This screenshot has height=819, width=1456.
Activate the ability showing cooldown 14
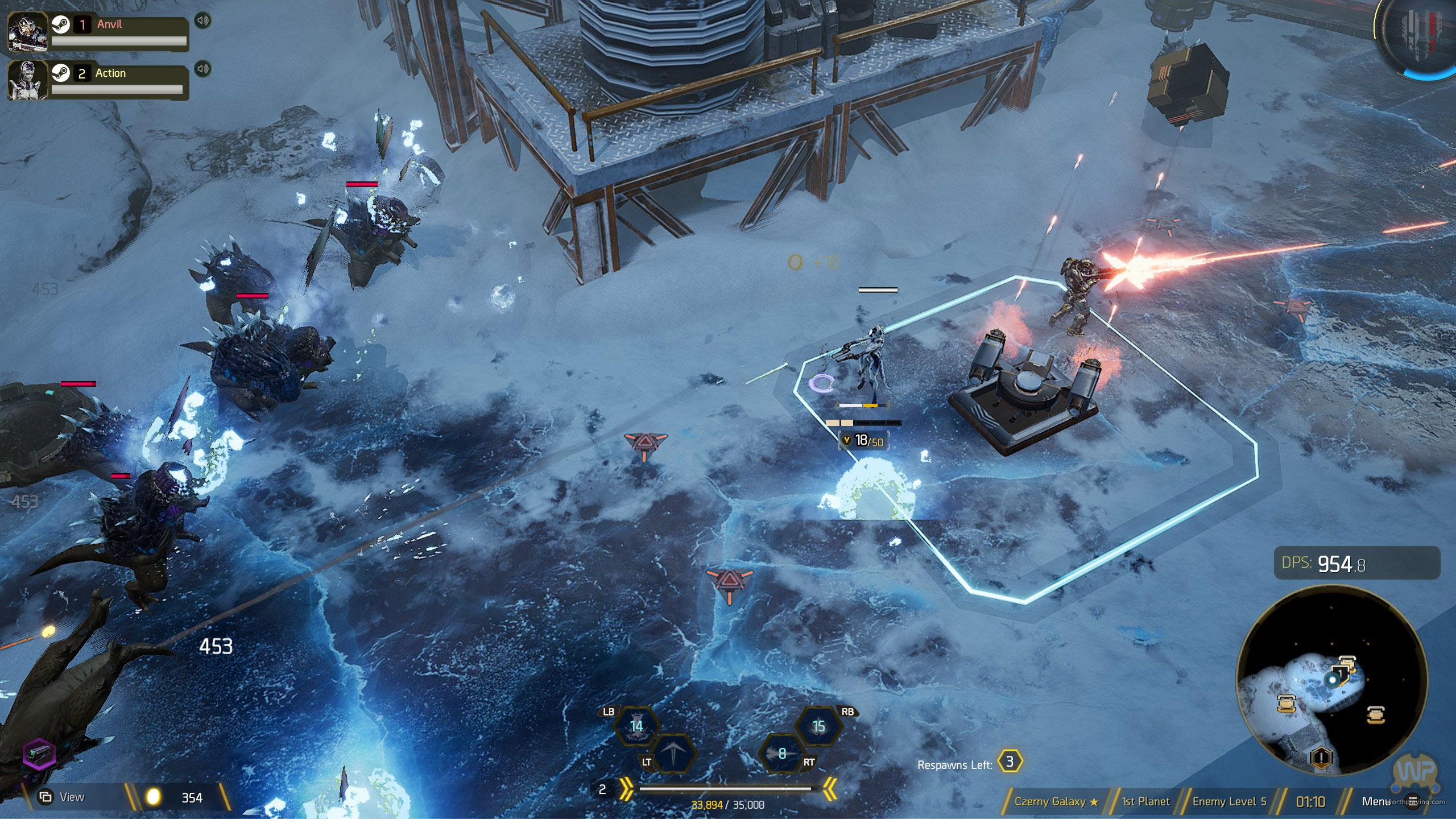pyautogui.click(x=636, y=726)
